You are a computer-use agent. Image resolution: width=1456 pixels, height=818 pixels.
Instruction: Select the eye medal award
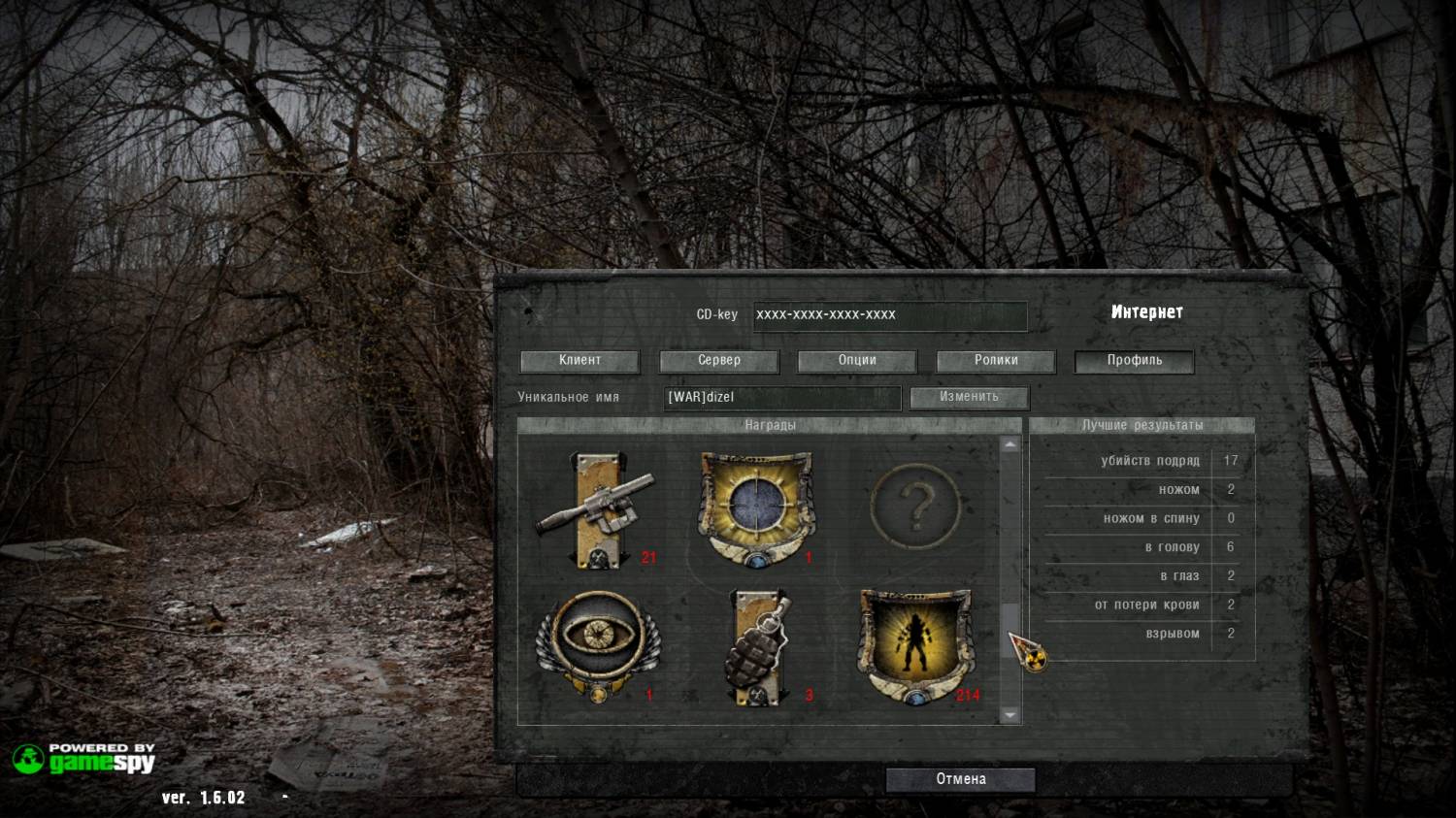tap(597, 643)
